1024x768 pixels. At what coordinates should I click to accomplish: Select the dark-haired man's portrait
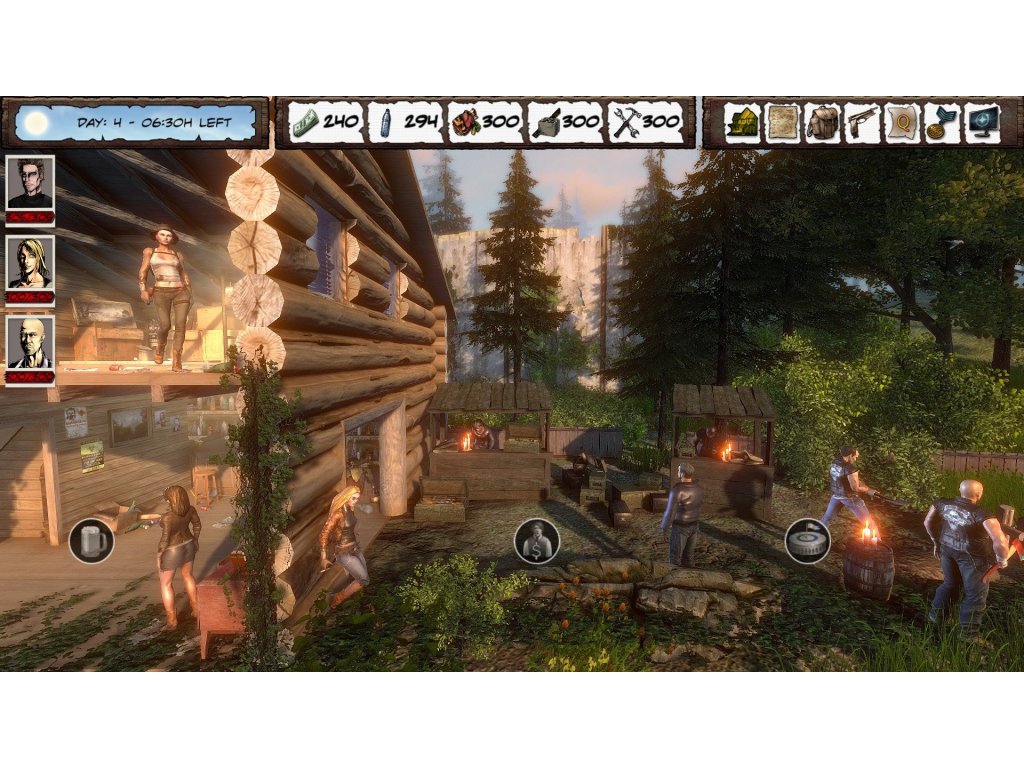(30, 182)
